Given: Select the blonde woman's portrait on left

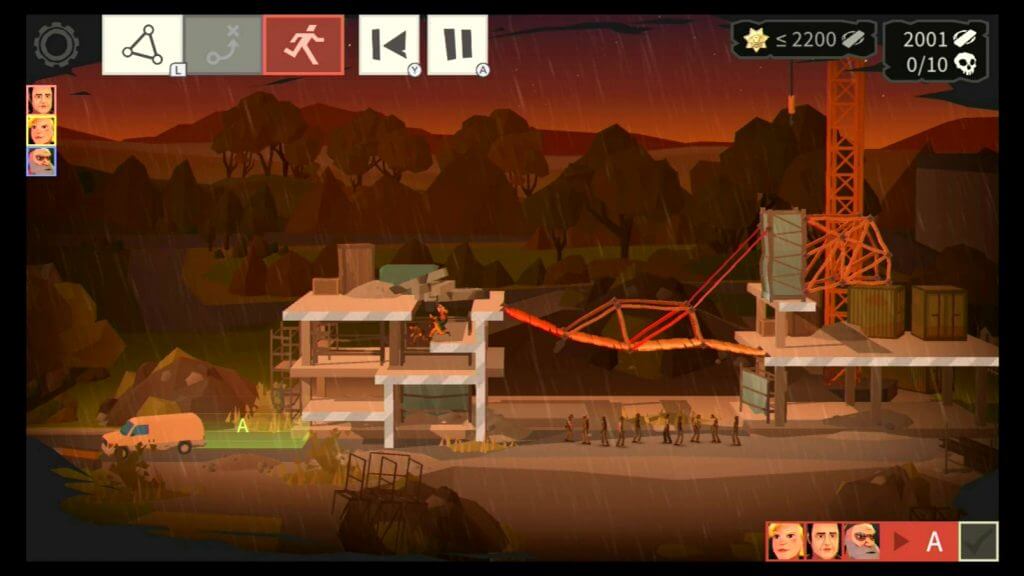Looking at the screenshot, I should coord(41,130).
